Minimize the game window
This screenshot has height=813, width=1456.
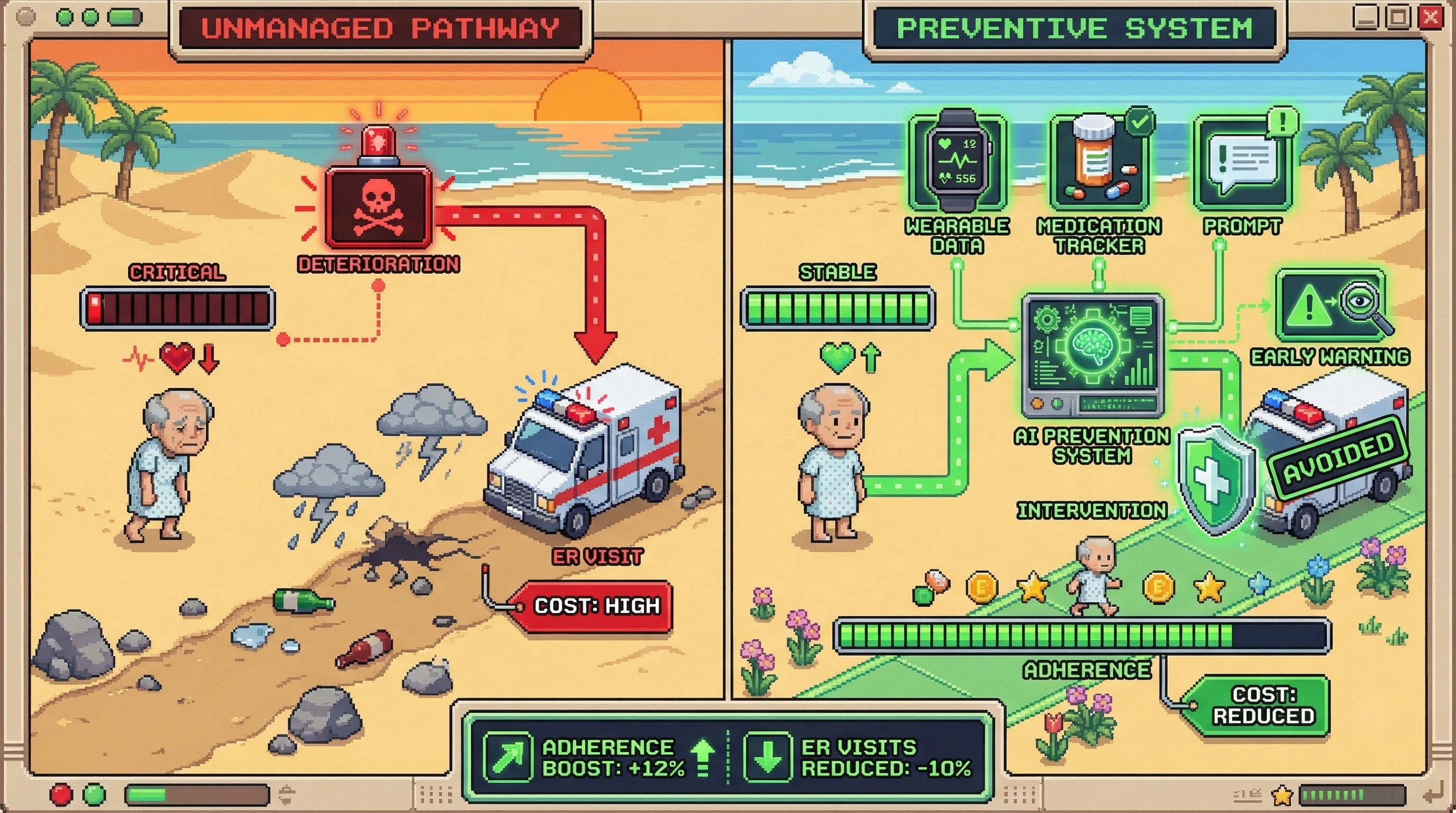(1366, 17)
